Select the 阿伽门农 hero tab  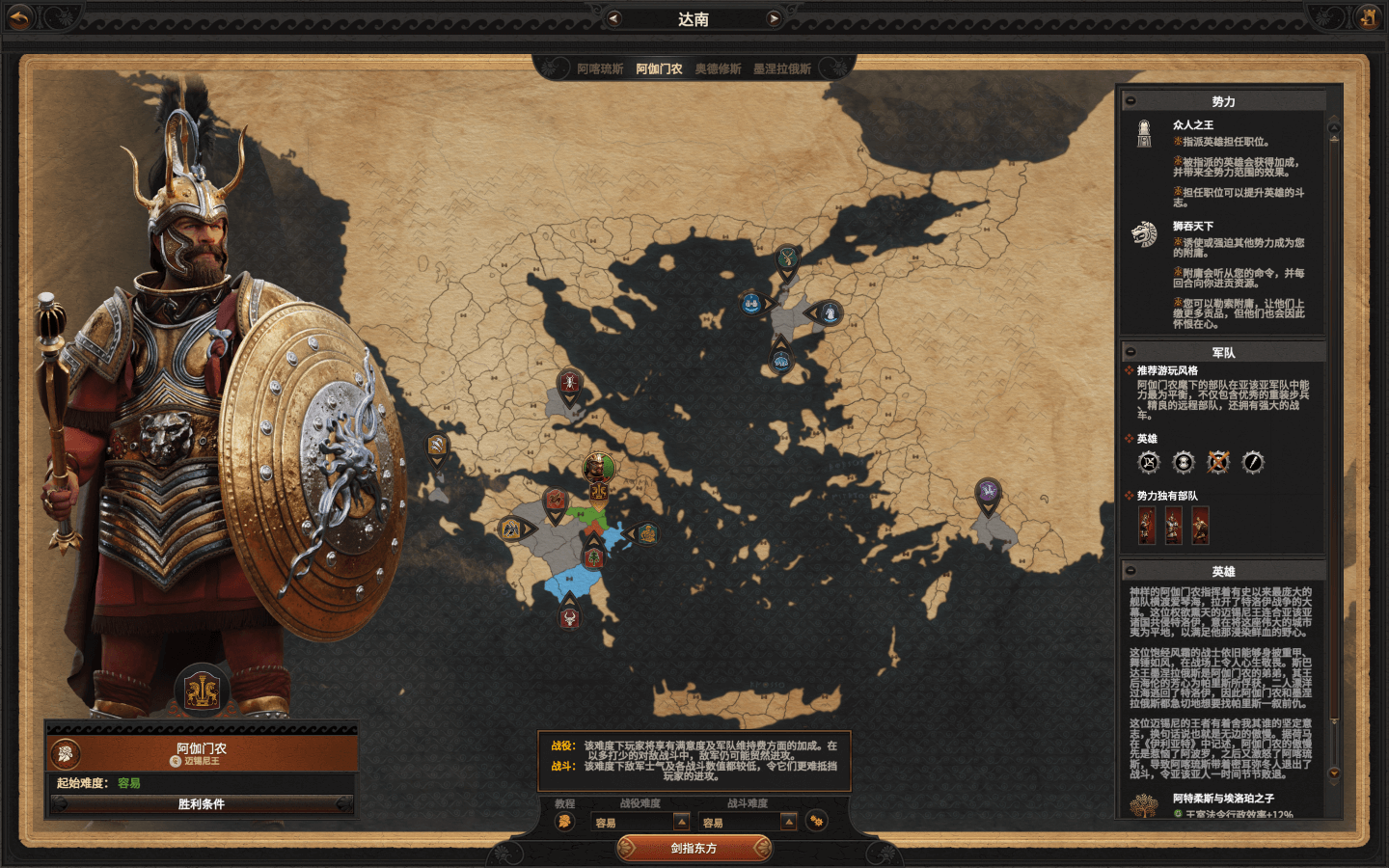(x=659, y=69)
